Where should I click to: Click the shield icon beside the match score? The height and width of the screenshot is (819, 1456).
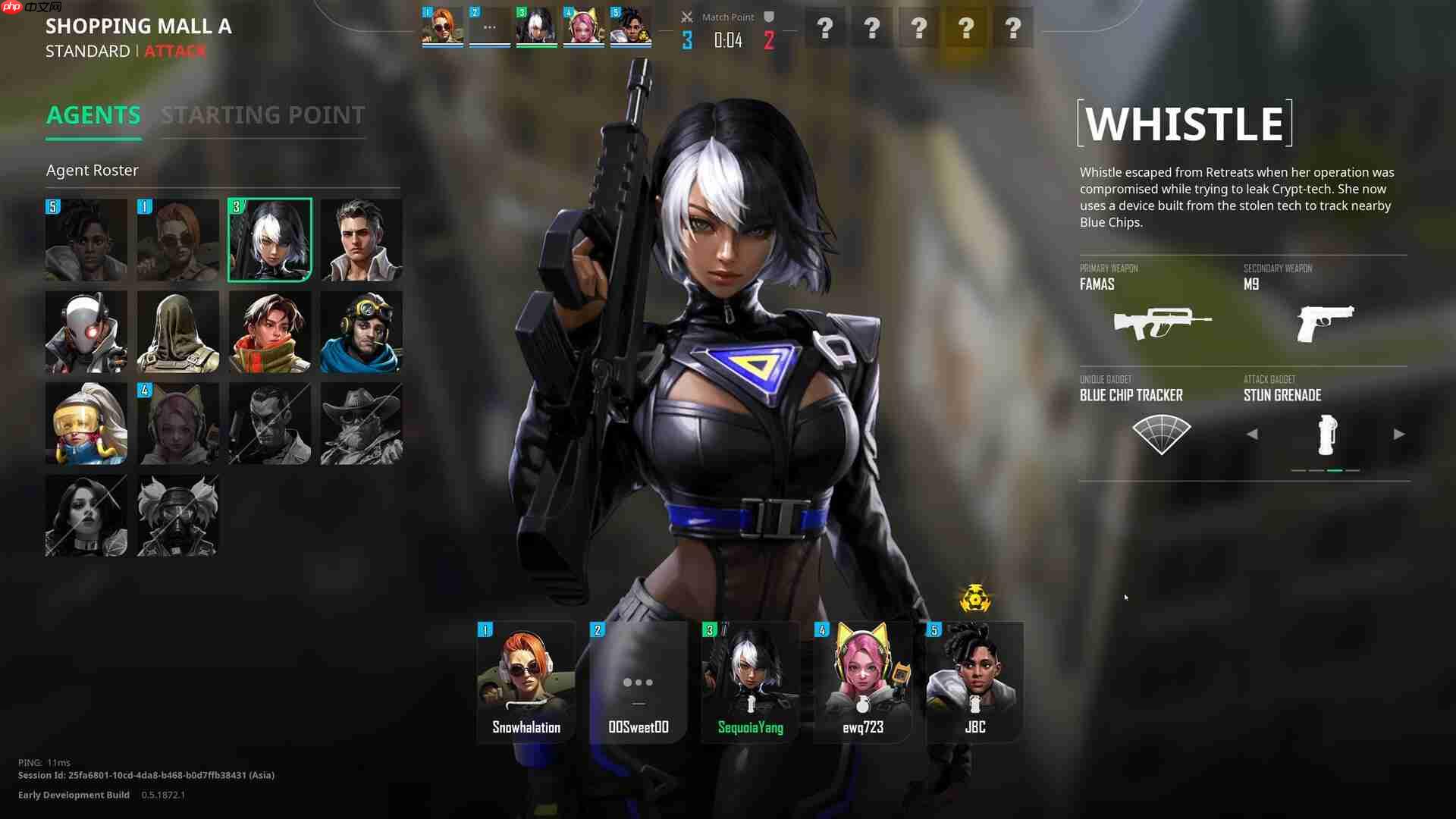point(768,17)
